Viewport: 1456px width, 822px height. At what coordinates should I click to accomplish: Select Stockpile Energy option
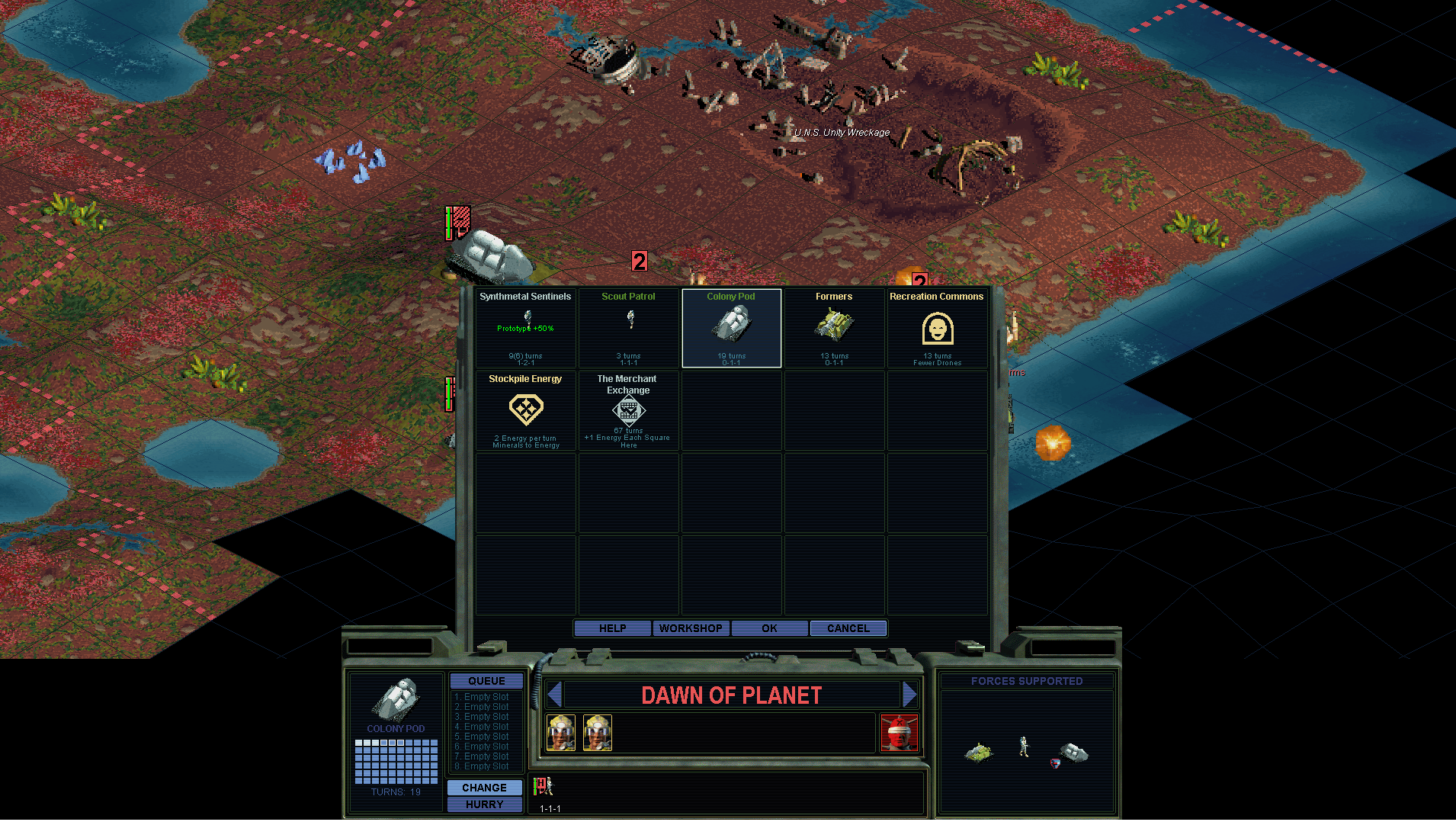(525, 410)
